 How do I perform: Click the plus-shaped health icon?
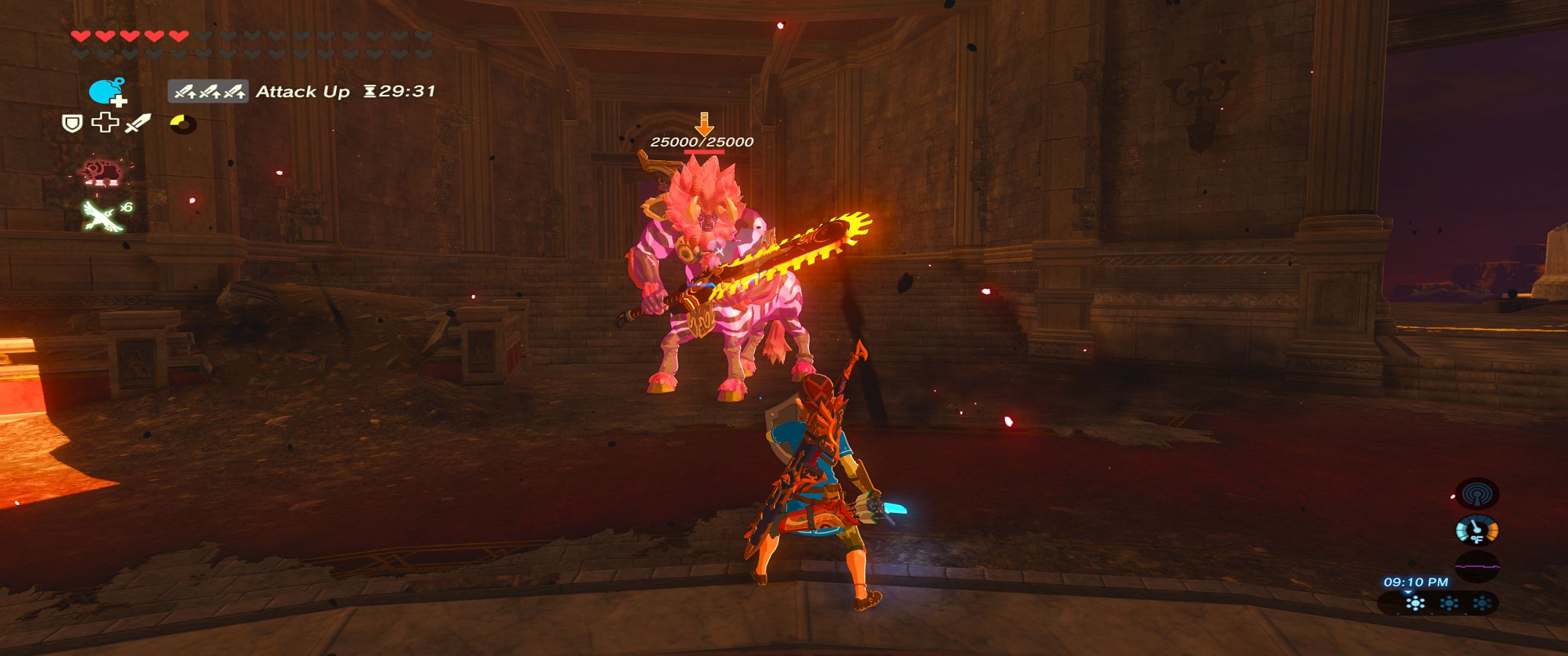105,123
